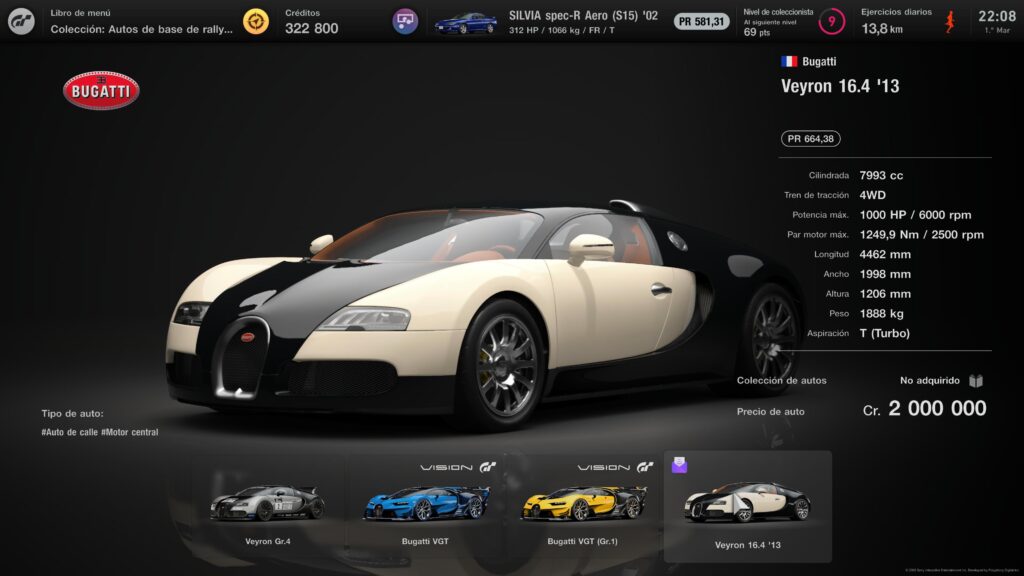Click the red Bugatti brand logo

[x=100, y=91]
